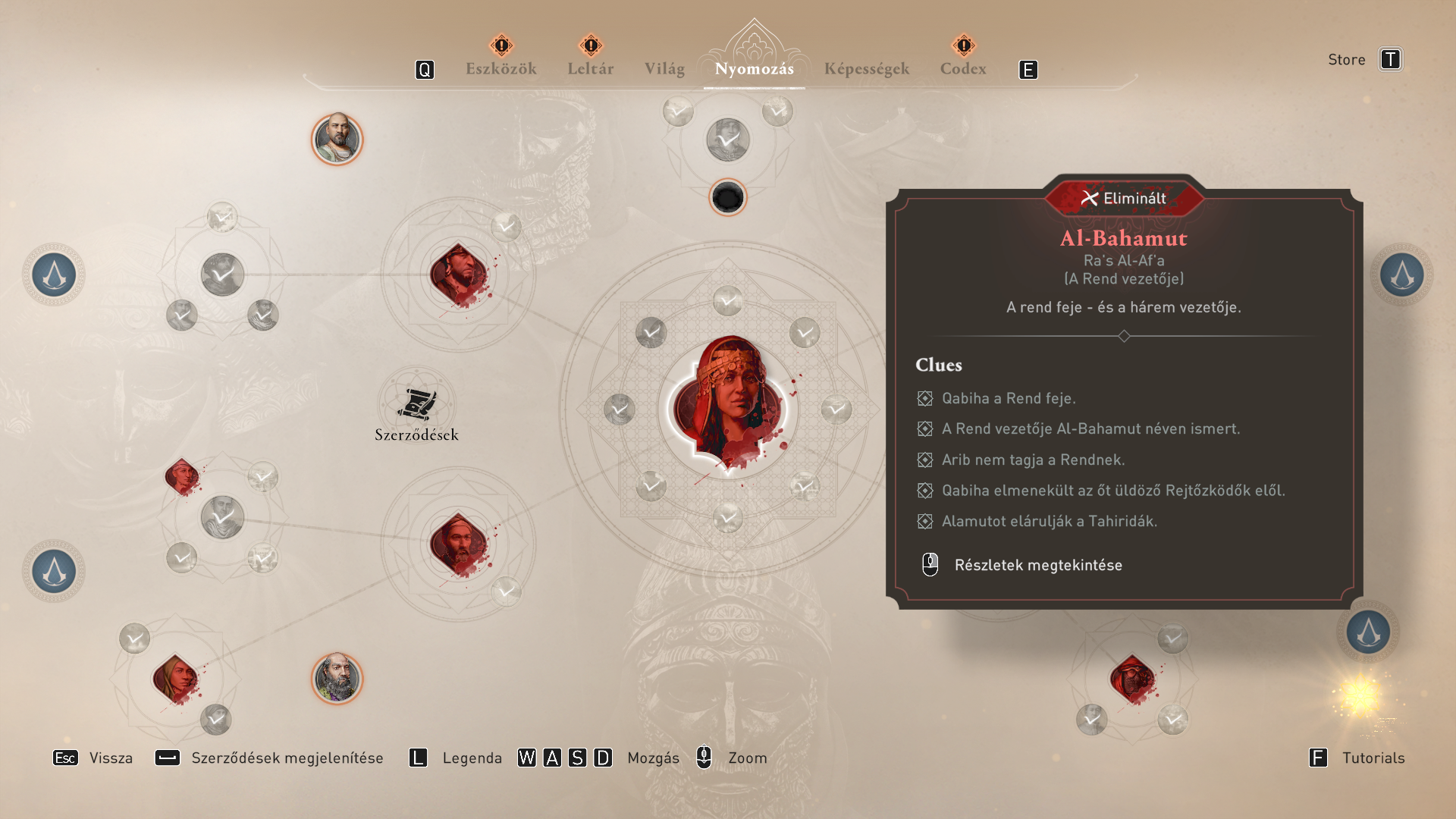The image size is (1456, 819).
Task: Go to the Világ tab
Action: [664, 69]
